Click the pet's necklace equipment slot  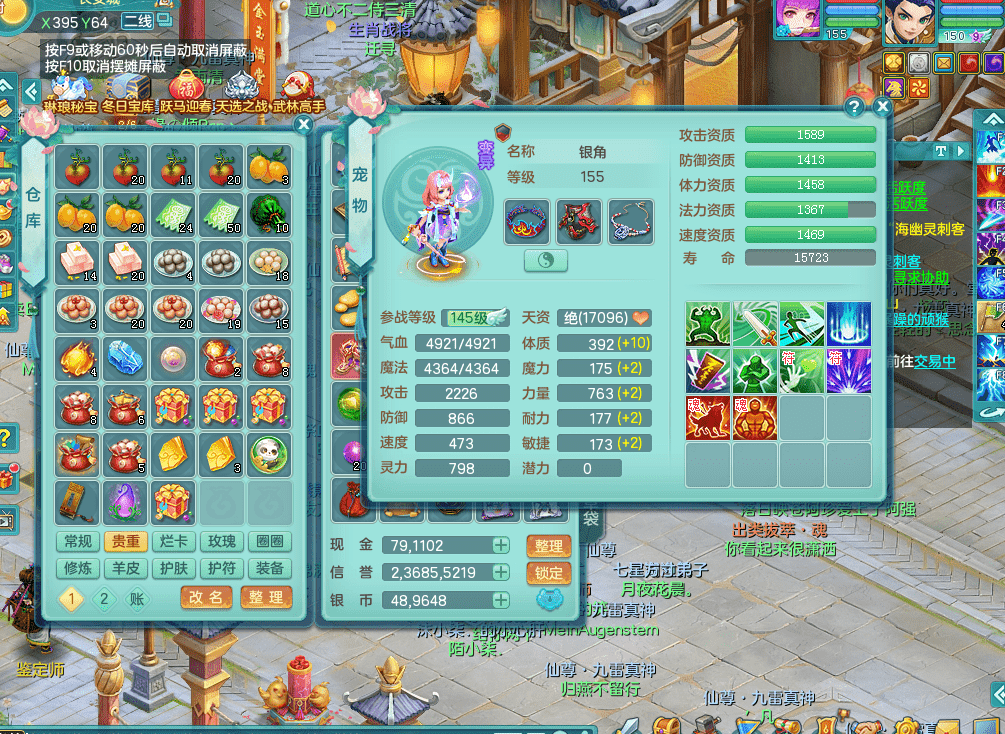(631, 221)
